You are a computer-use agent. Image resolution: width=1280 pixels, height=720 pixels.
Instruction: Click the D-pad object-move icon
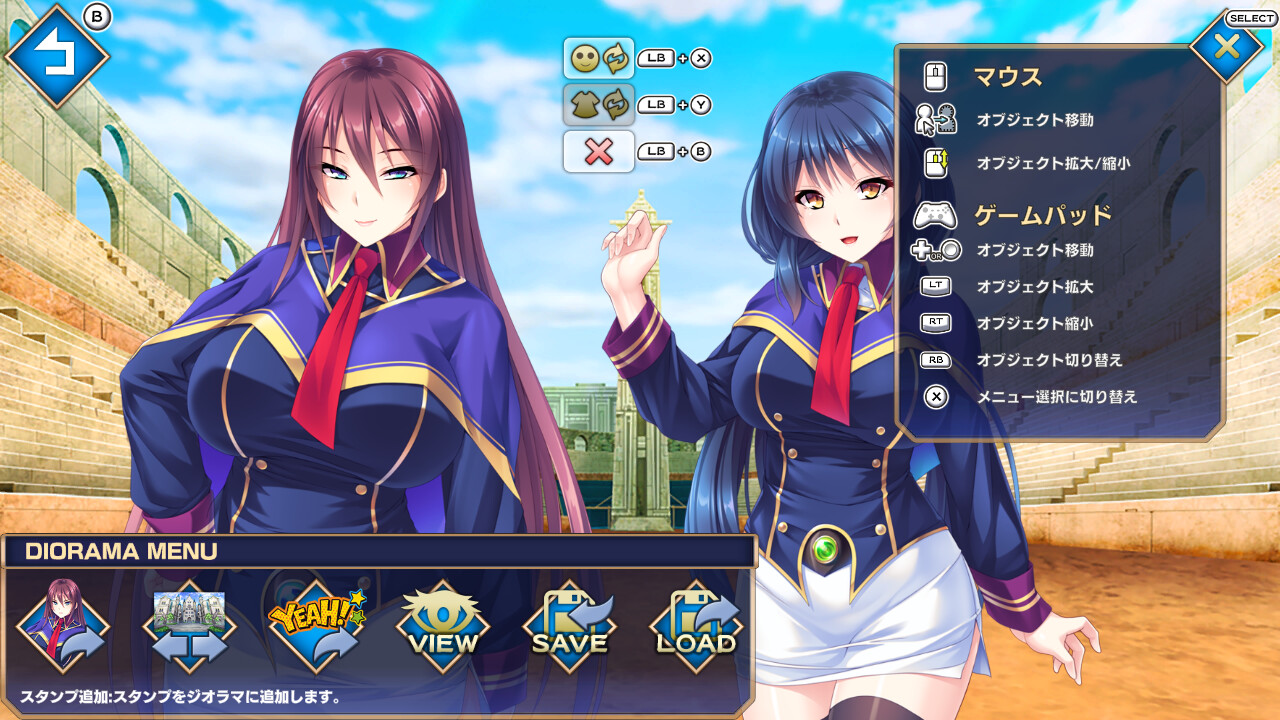pos(934,250)
